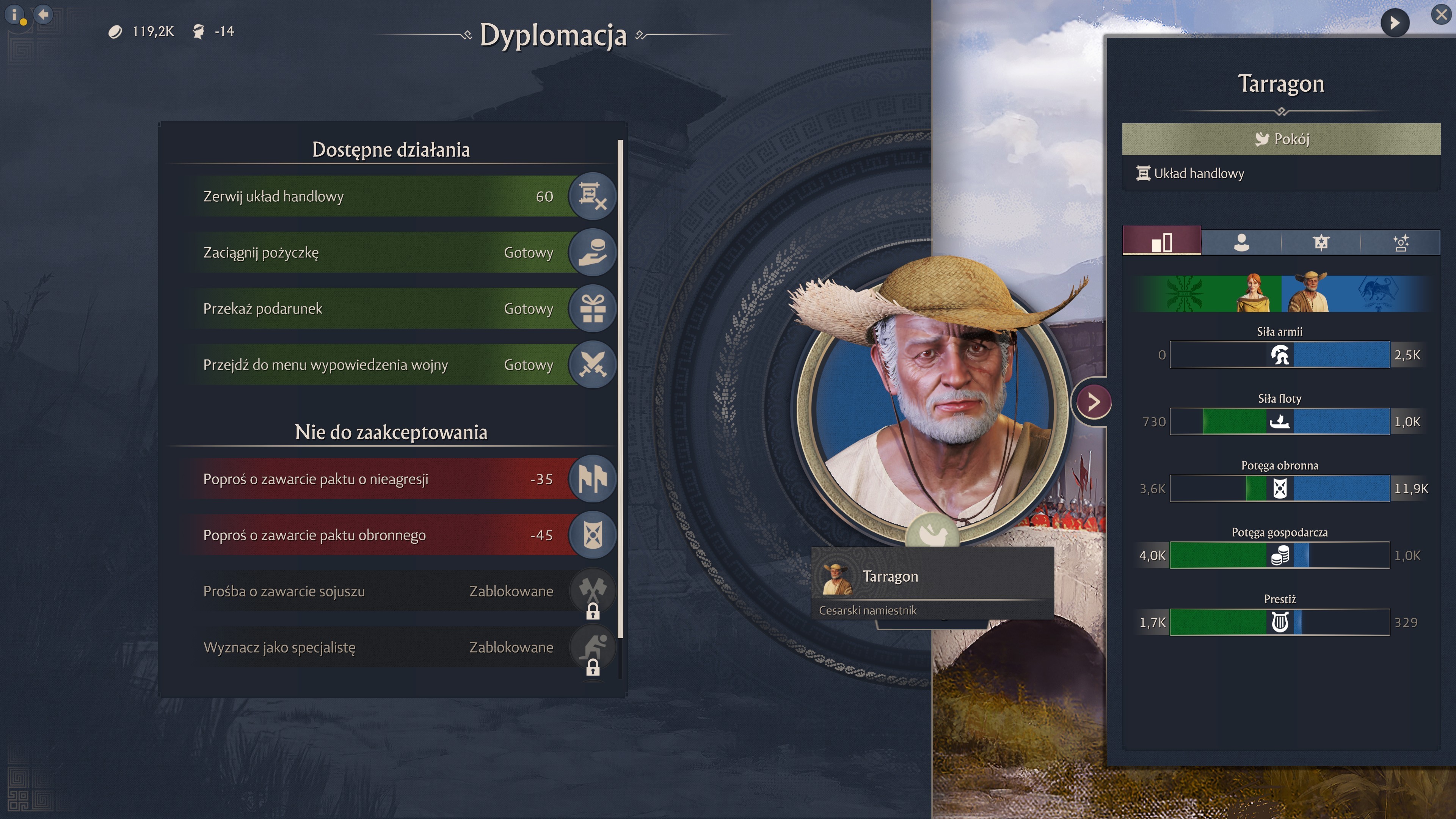Click the dark round play arrow button

pos(1395,23)
